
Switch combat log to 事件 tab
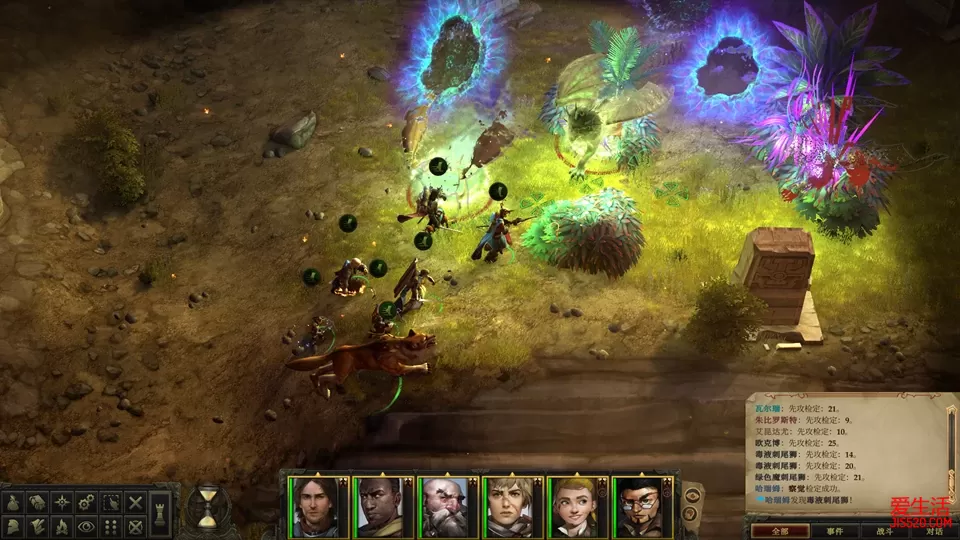pos(835,531)
